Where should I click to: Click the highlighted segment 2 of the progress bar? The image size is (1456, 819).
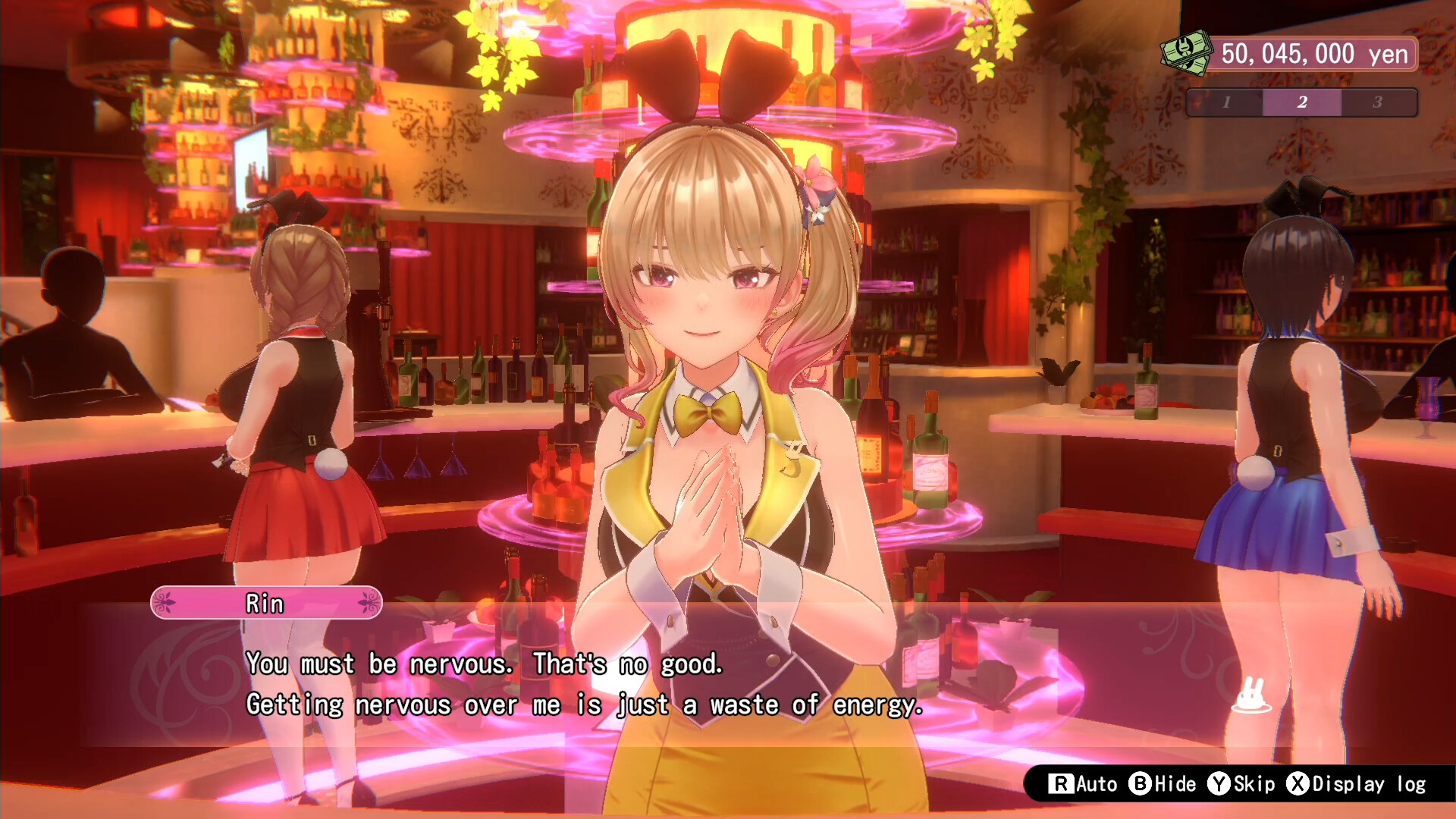coord(1302,102)
